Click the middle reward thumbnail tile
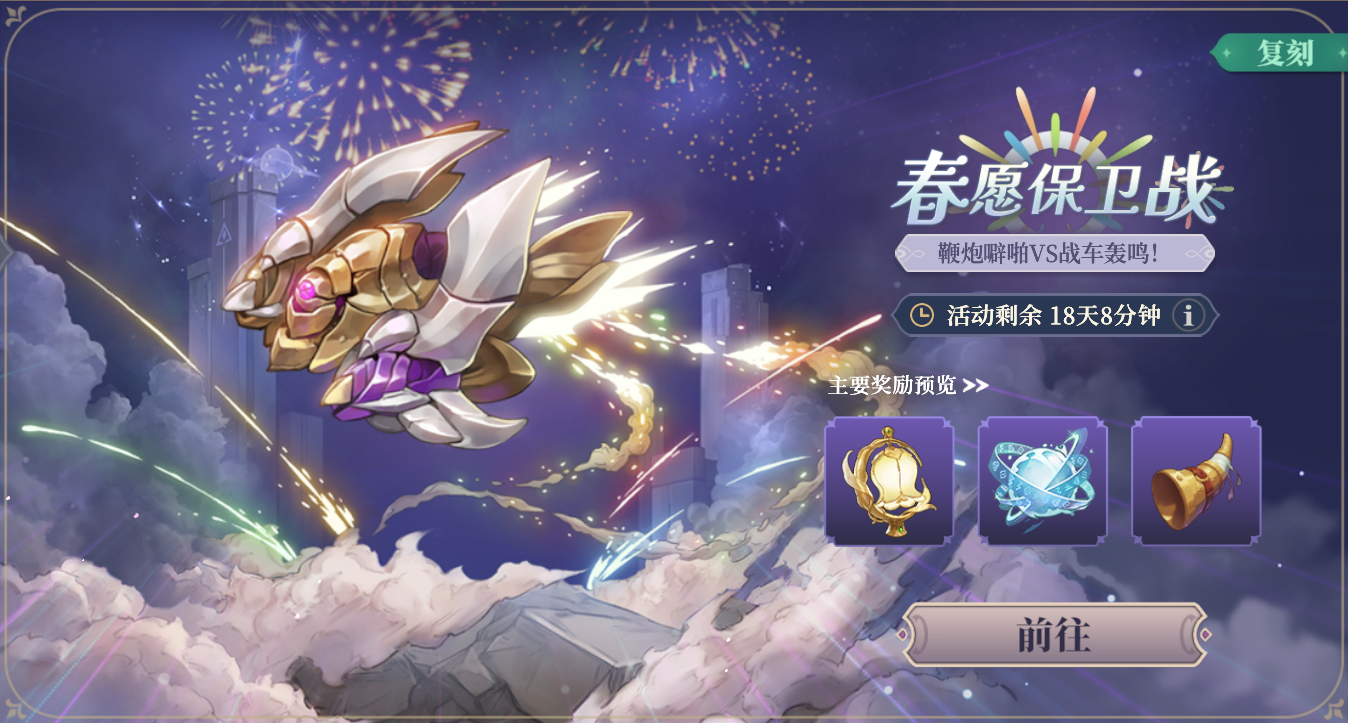Image resolution: width=1348 pixels, height=723 pixels. (x=1041, y=482)
